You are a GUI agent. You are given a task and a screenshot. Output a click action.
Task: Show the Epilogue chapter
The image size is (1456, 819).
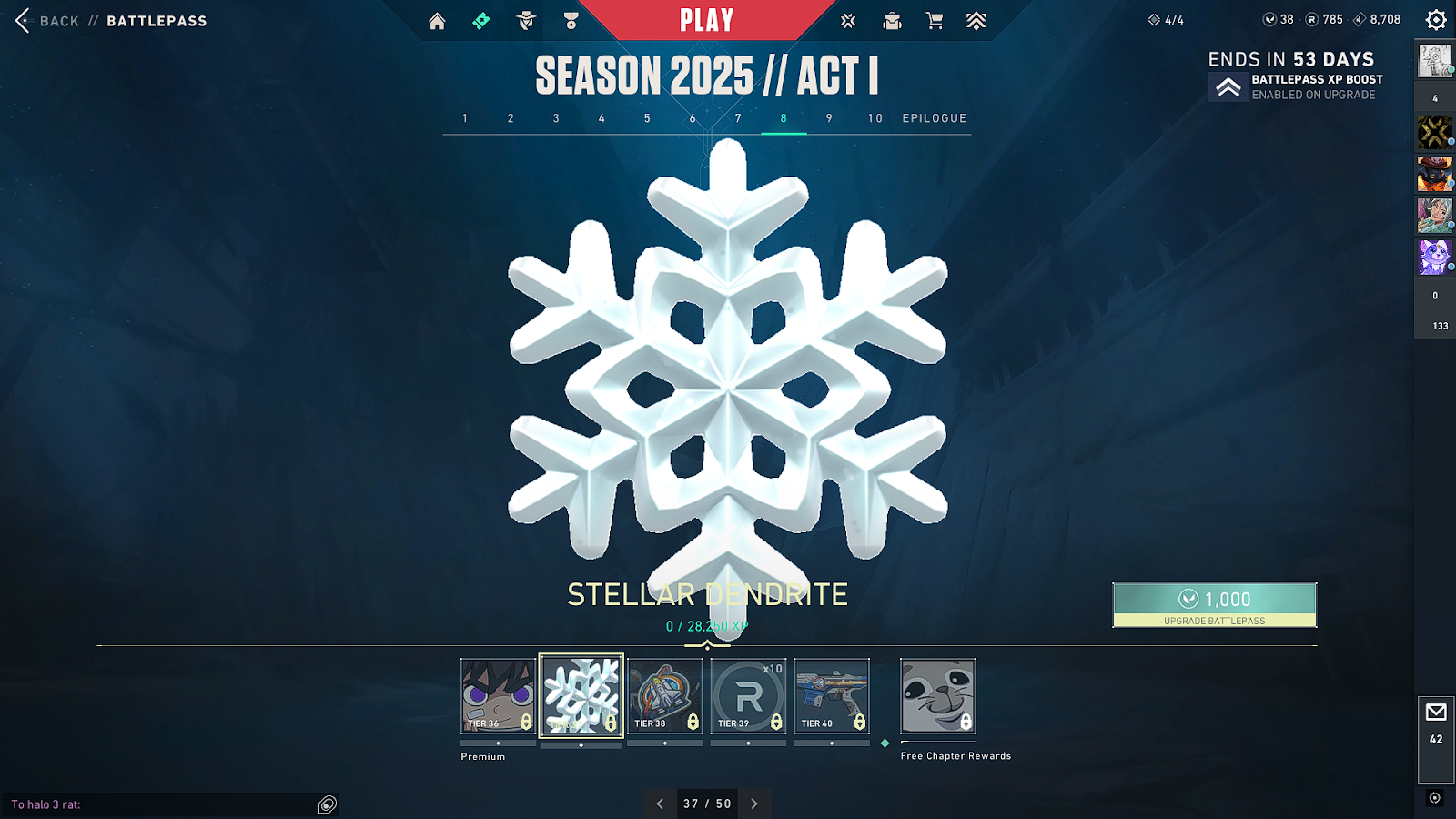[x=935, y=118]
